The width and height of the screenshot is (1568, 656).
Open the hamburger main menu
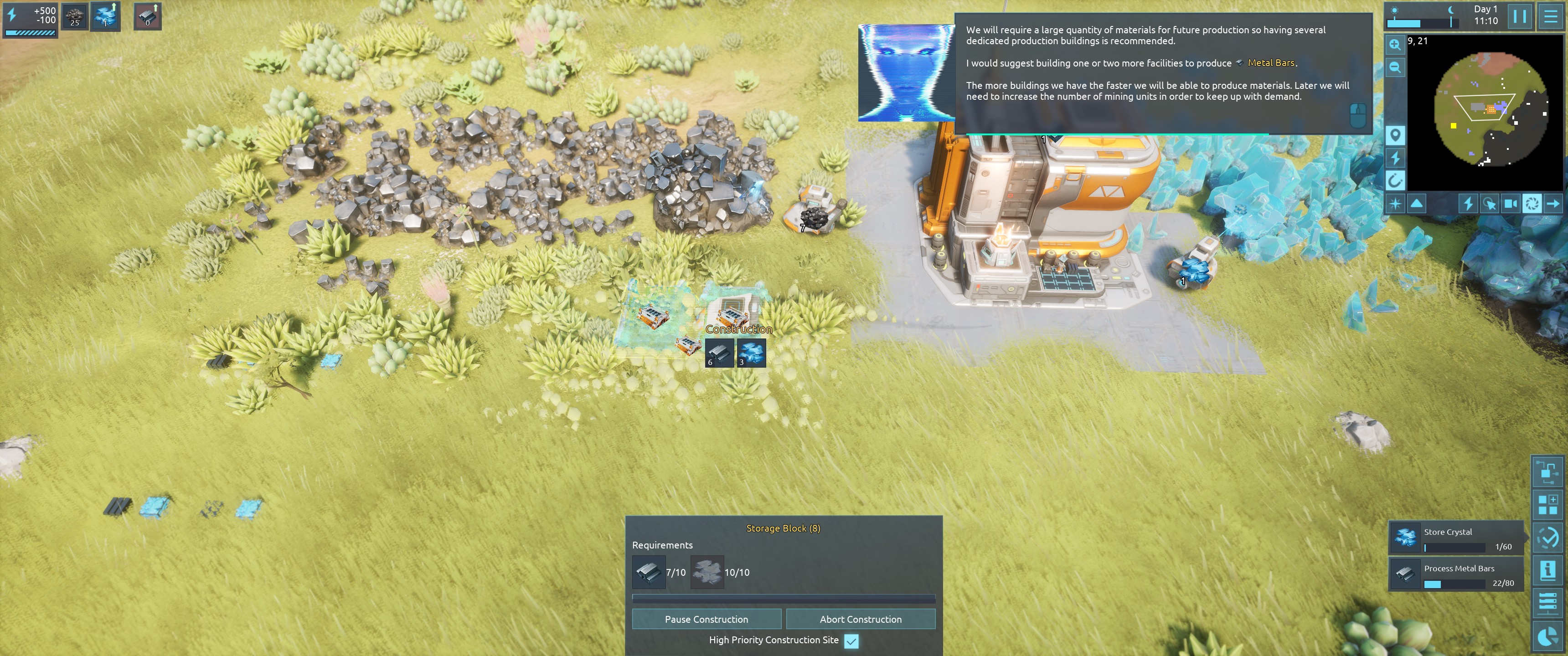coord(1550,16)
